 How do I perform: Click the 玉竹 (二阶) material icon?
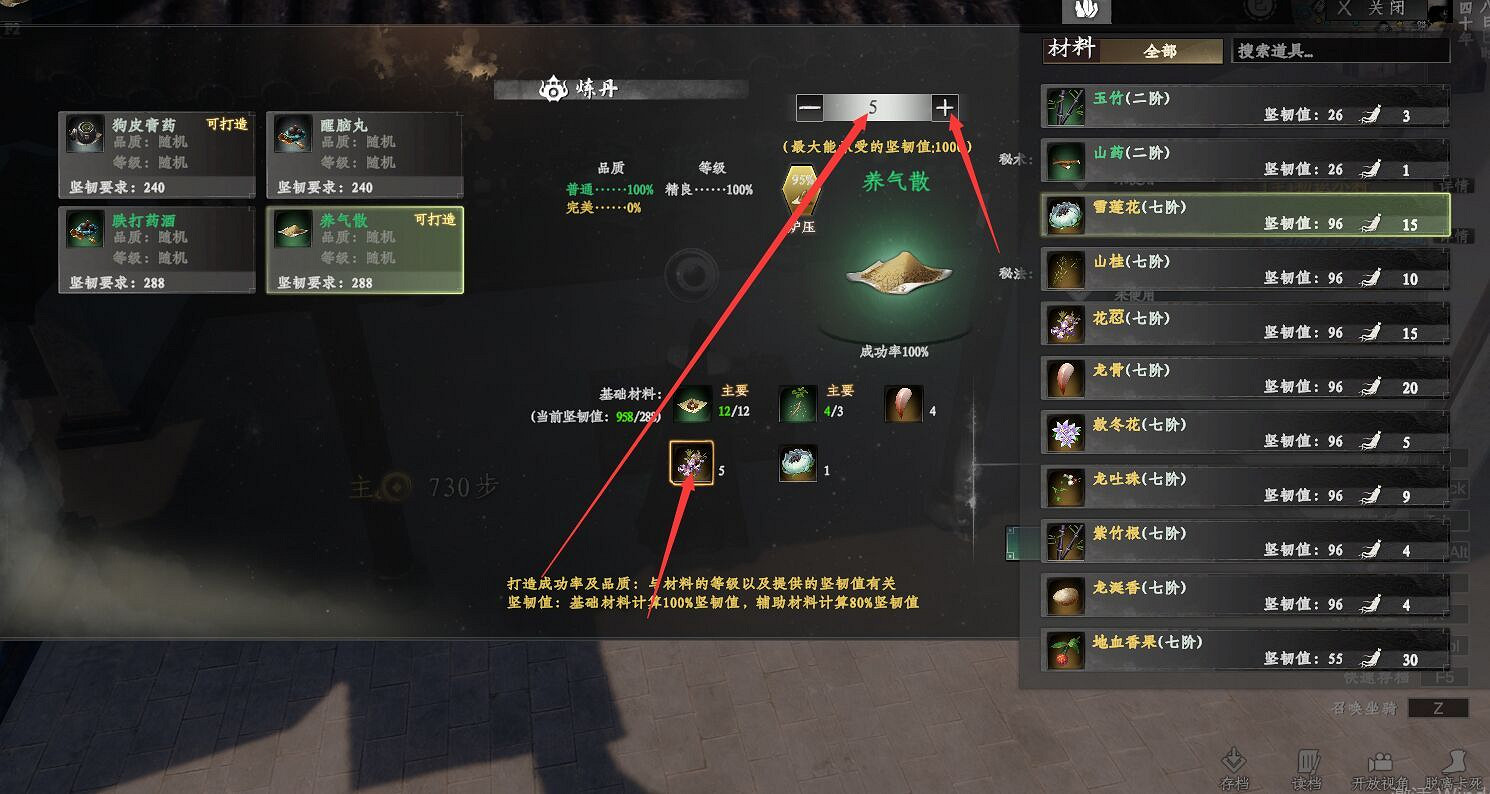1065,105
